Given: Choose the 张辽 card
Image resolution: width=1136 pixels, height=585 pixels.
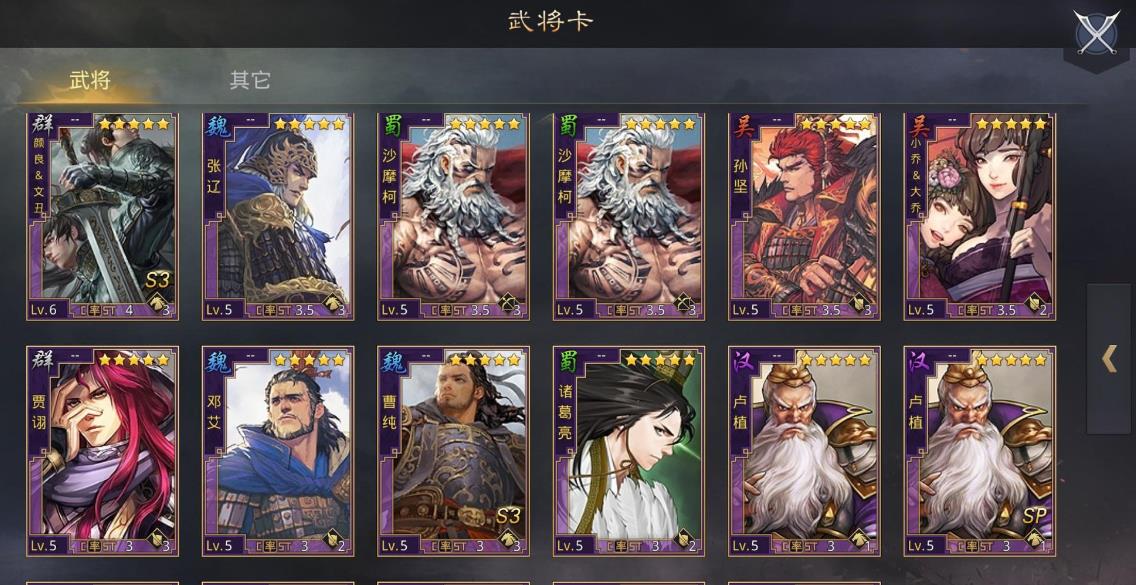Looking at the screenshot, I should click(x=277, y=216).
